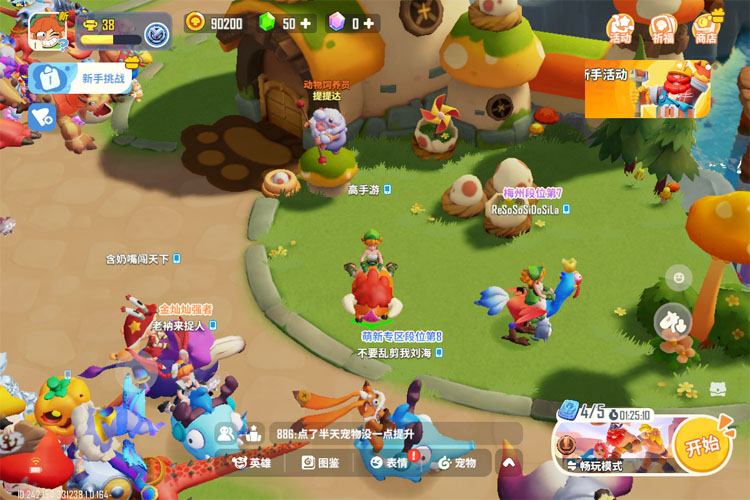Open the 图鉴 collection book

pos(320,463)
